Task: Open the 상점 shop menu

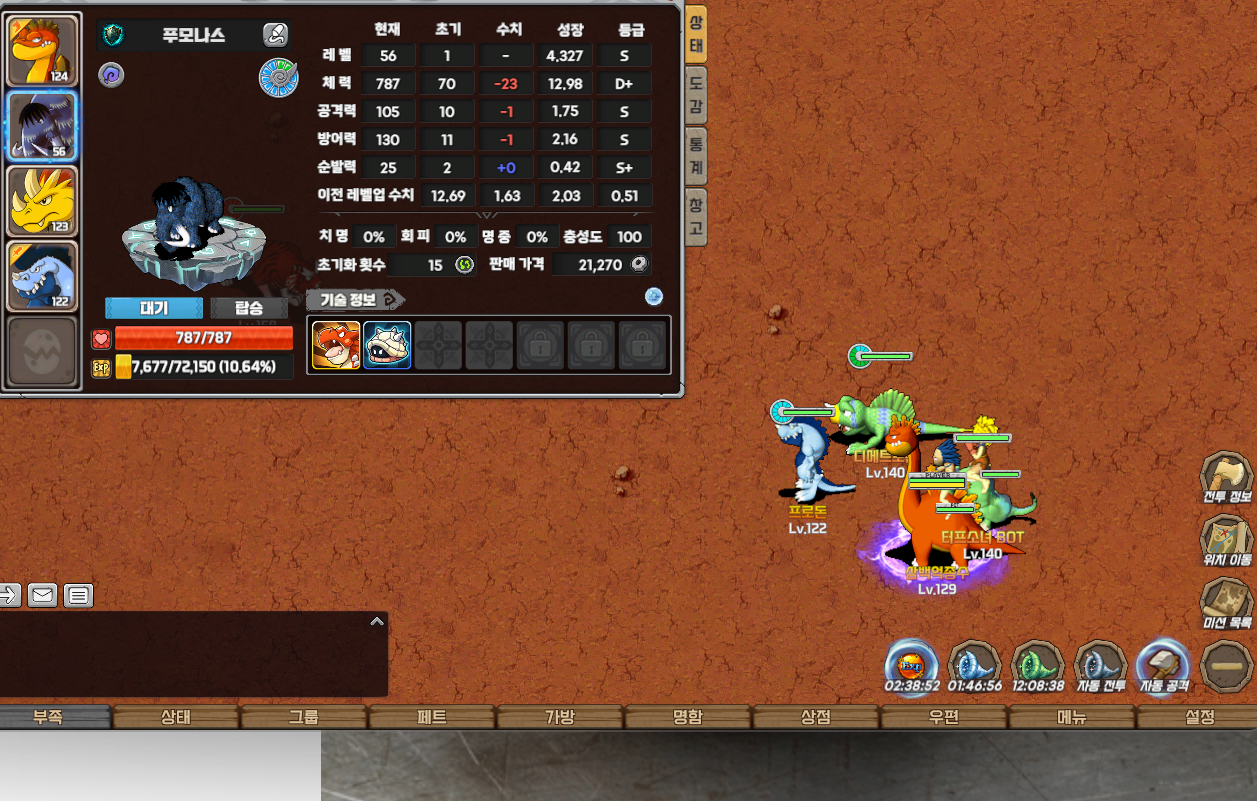Action: point(816,717)
